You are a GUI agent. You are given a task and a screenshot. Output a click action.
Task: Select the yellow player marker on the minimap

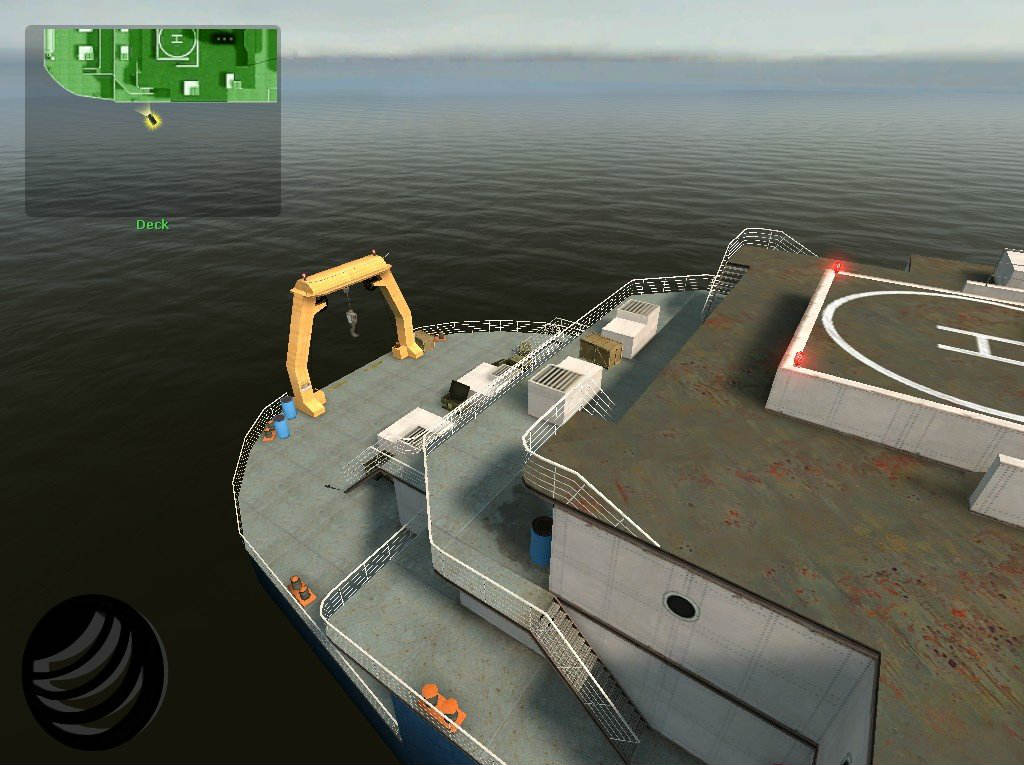click(152, 119)
